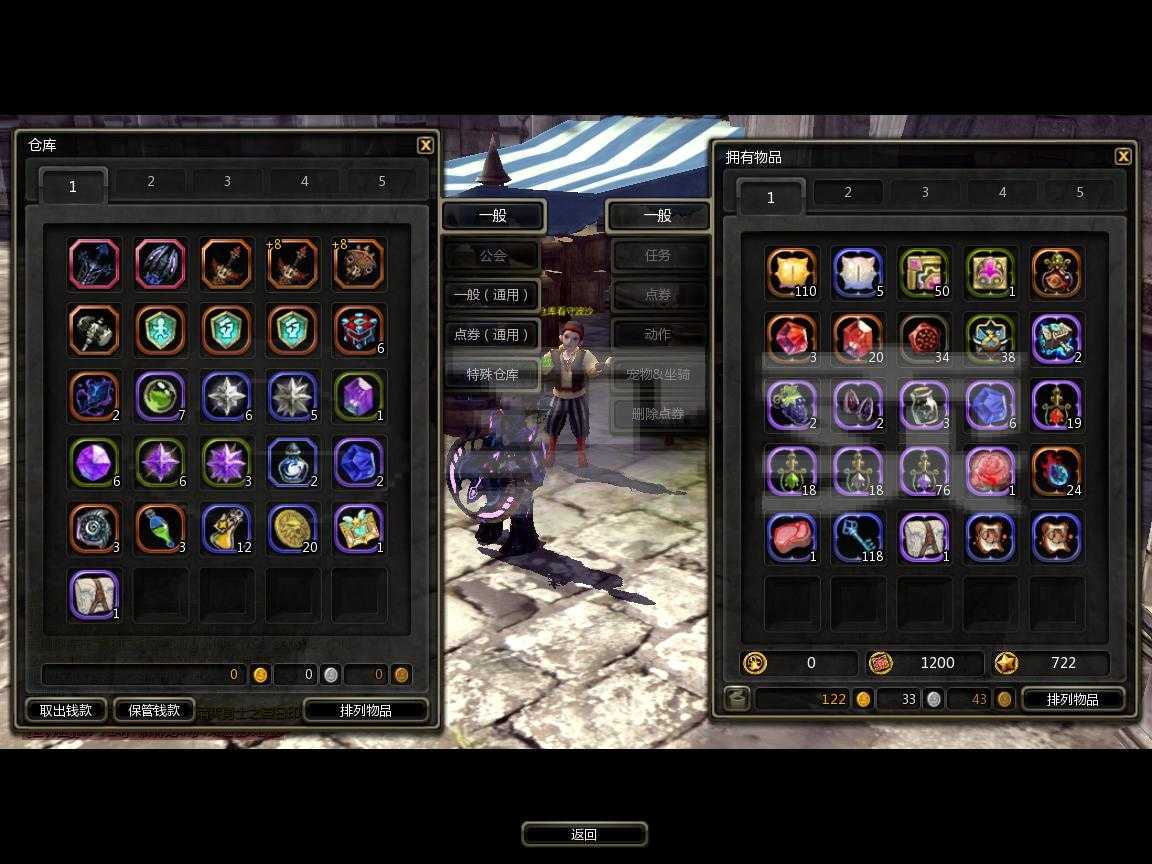1152x864 pixels.
Task: Select the pink rose item in inventory
Action: click(x=990, y=471)
